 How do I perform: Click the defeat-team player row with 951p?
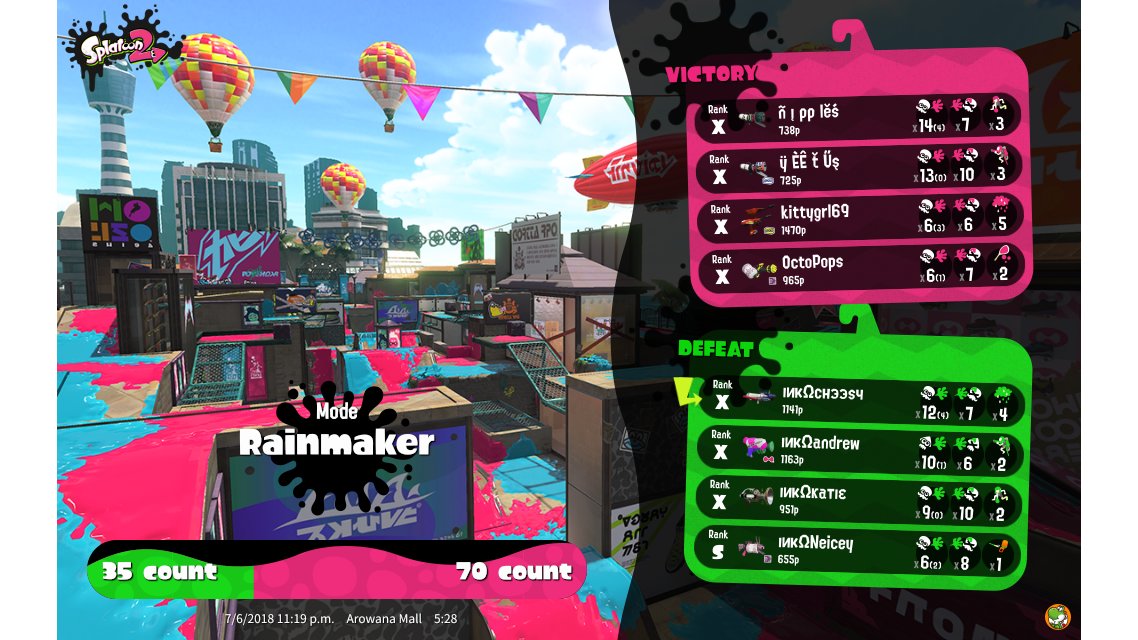coord(860,499)
